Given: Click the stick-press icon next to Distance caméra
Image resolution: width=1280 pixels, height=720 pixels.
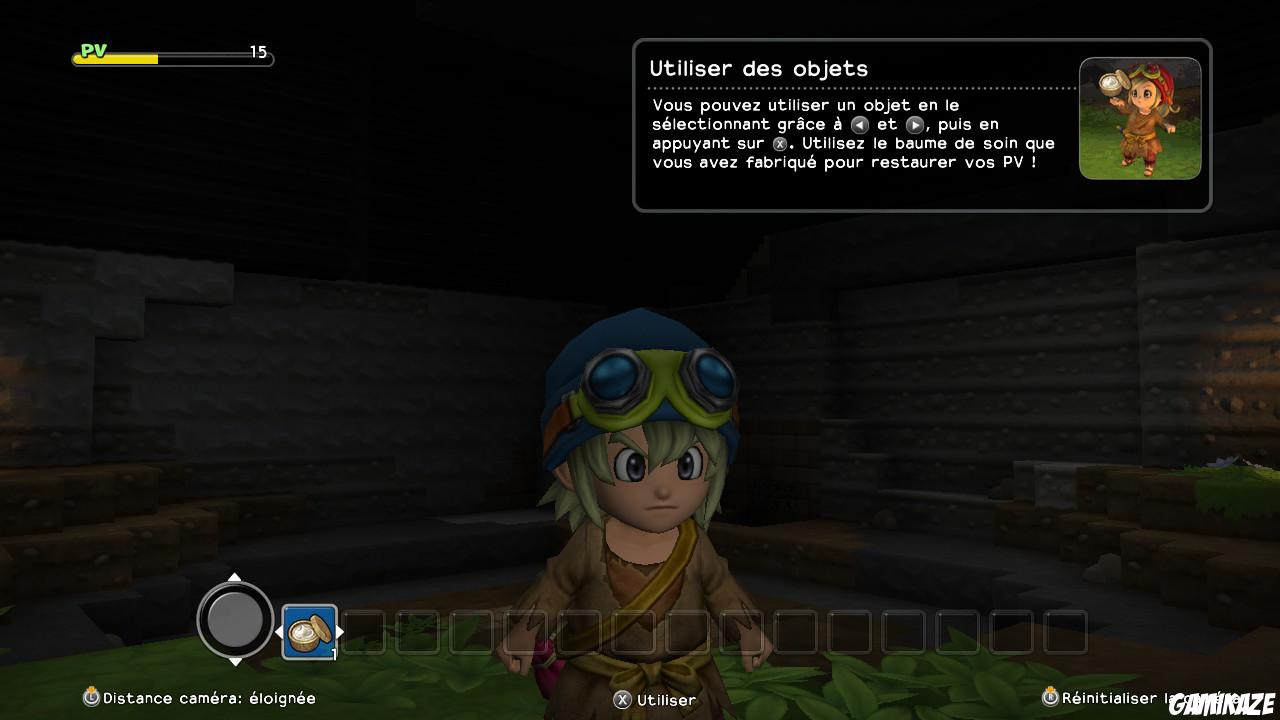Looking at the screenshot, I should (91, 699).
